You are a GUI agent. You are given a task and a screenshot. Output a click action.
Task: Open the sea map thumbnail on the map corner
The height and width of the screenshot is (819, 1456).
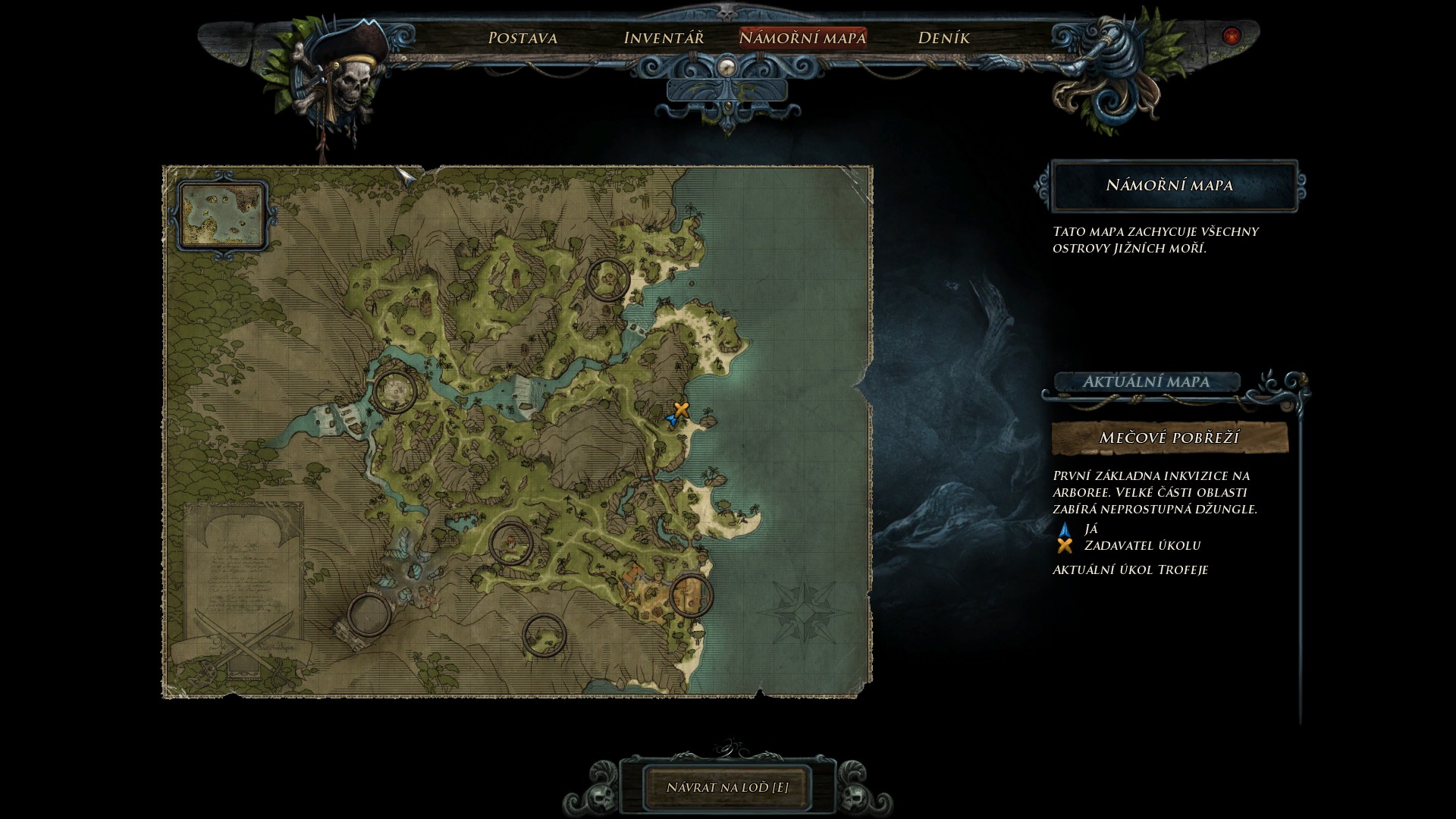[x=223, y=215]
